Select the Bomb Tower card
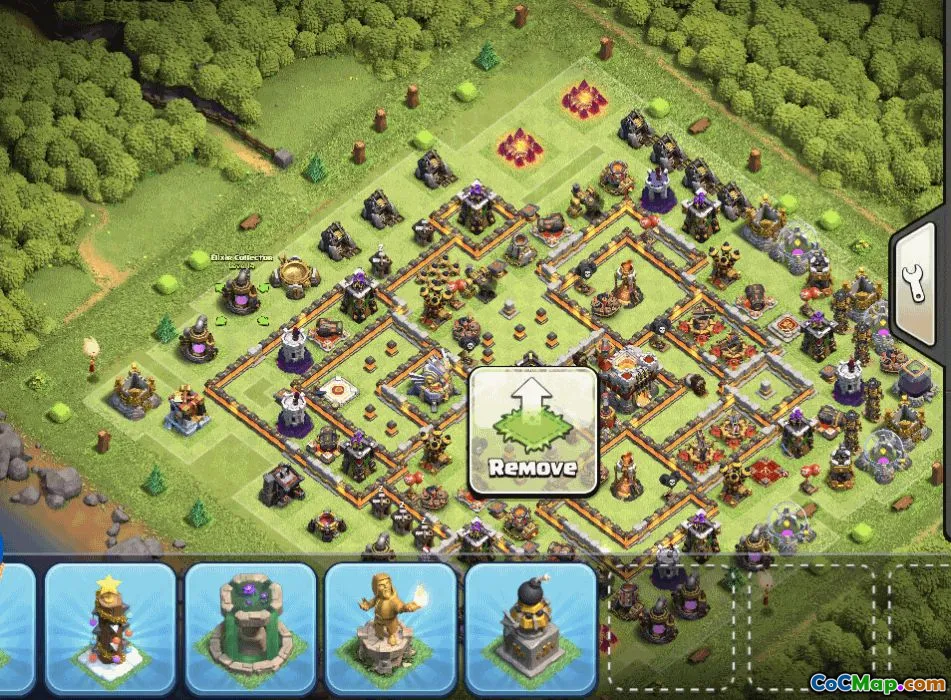 (x=530, y=628)
